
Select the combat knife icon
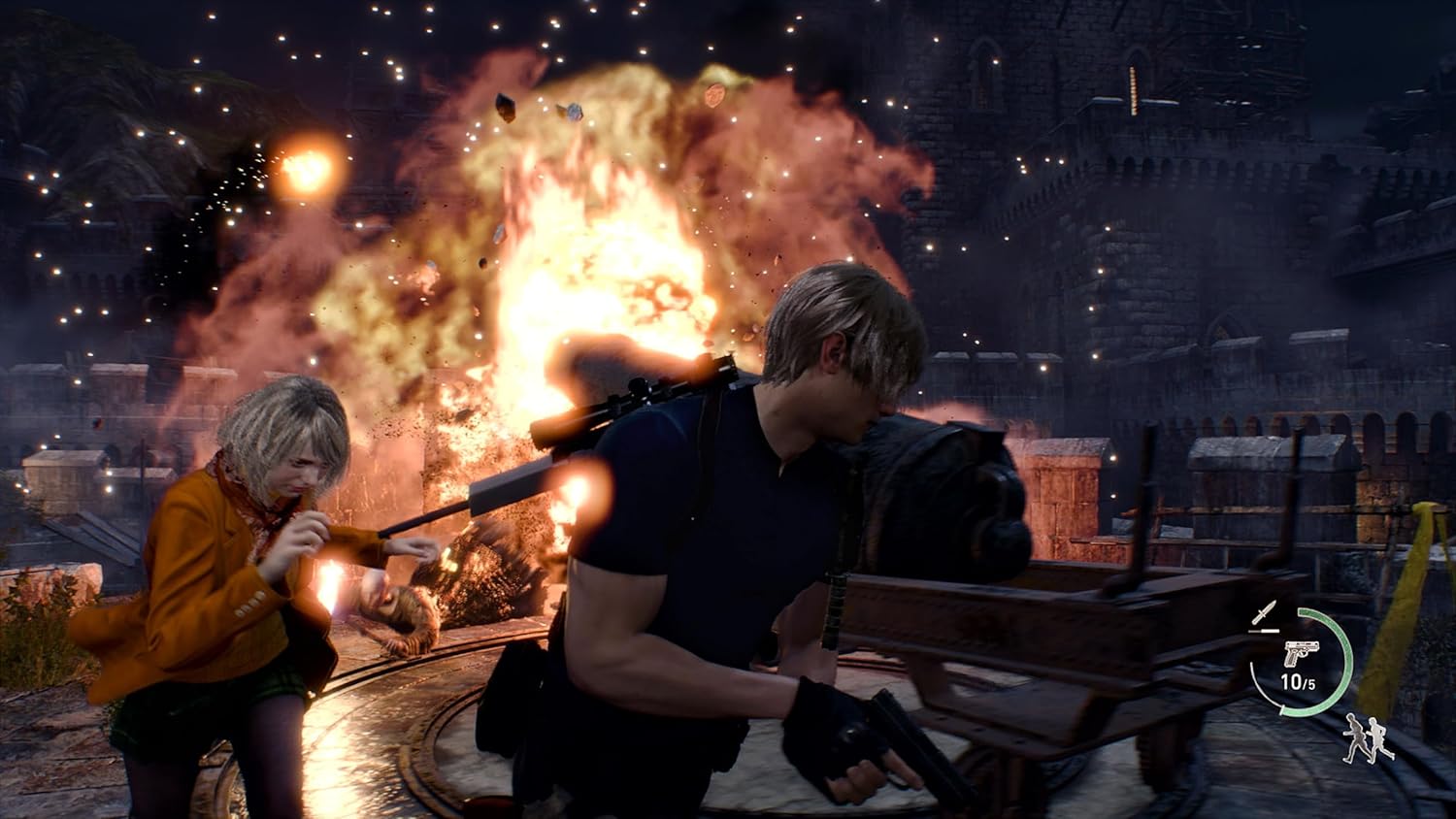(1266, 609)
